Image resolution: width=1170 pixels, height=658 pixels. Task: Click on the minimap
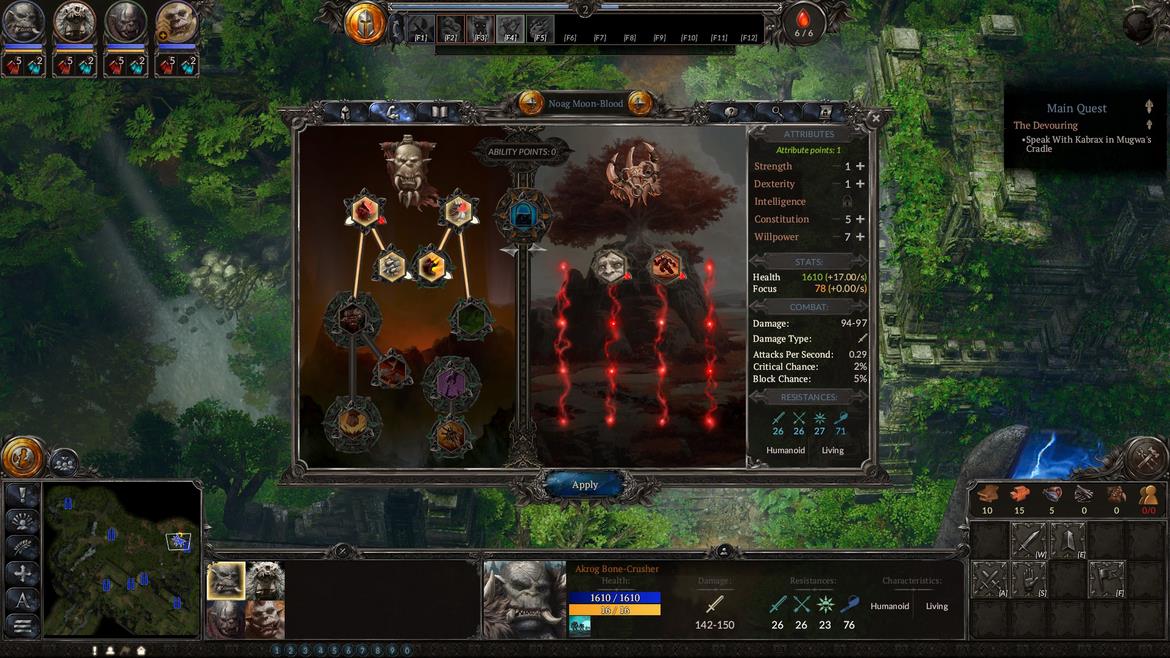pyautogui.click(x=122, y=560)
